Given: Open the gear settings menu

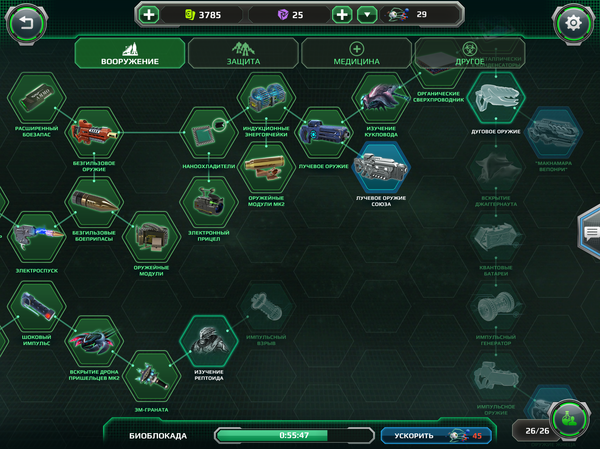Looking at the screenshot, I should [x=573, y=22].
